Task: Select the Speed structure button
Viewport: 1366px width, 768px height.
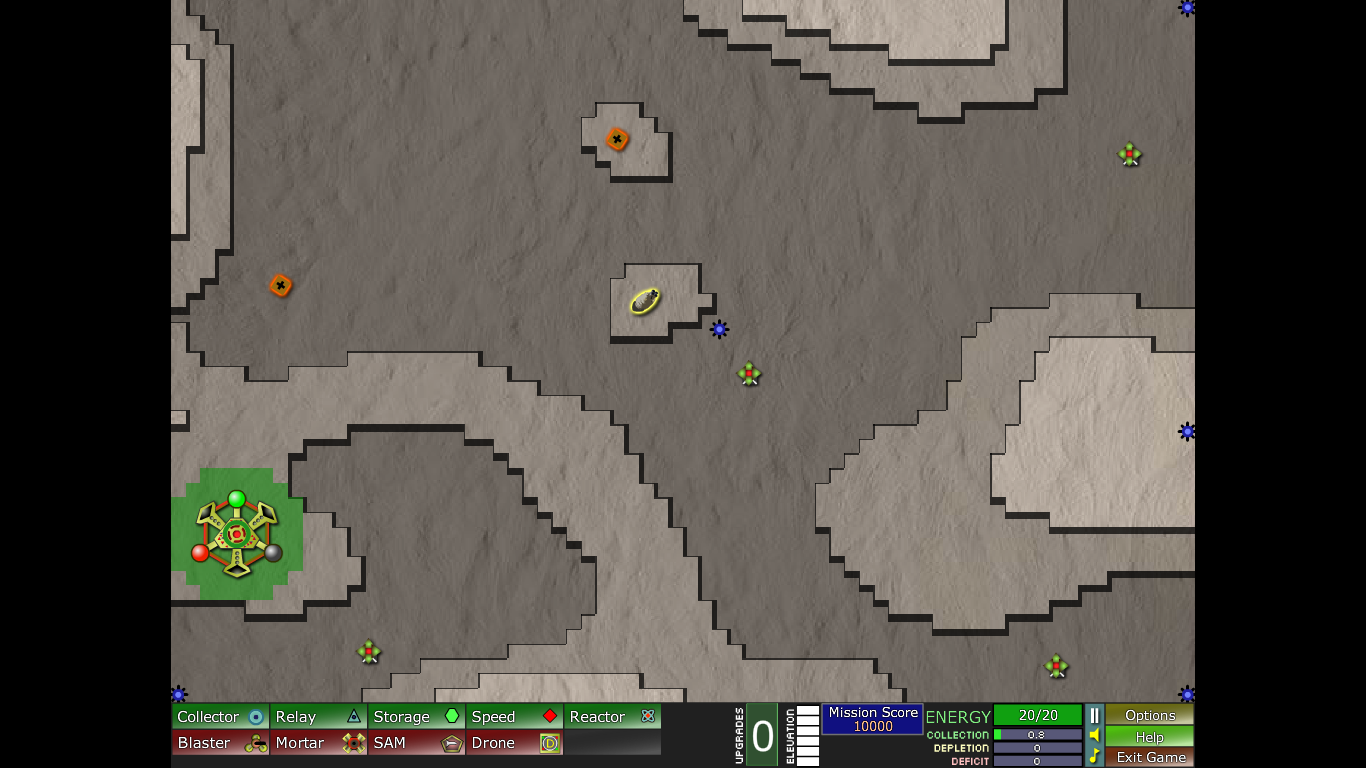Action: (514, 716)
